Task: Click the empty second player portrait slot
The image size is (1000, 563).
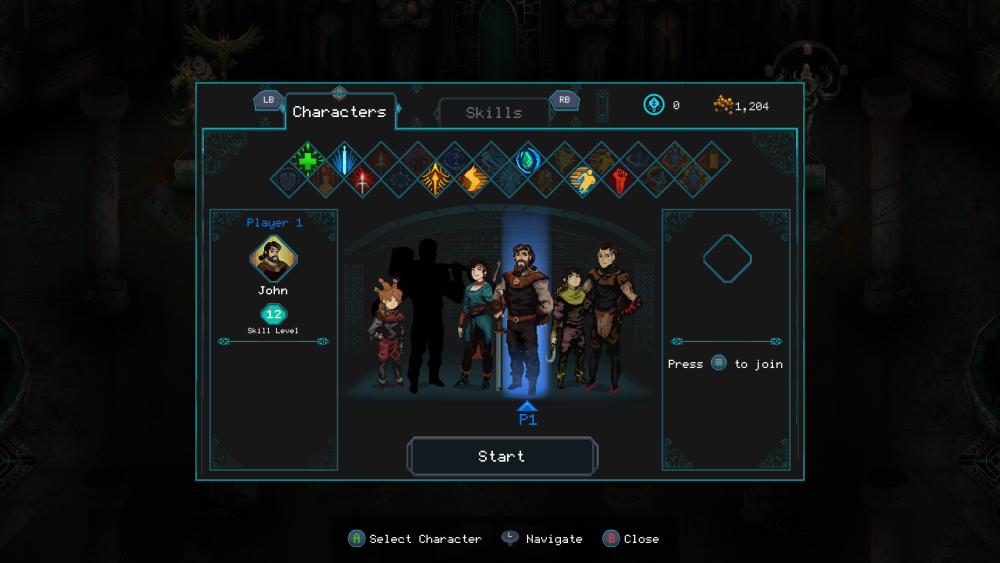Action: [727, 259]
